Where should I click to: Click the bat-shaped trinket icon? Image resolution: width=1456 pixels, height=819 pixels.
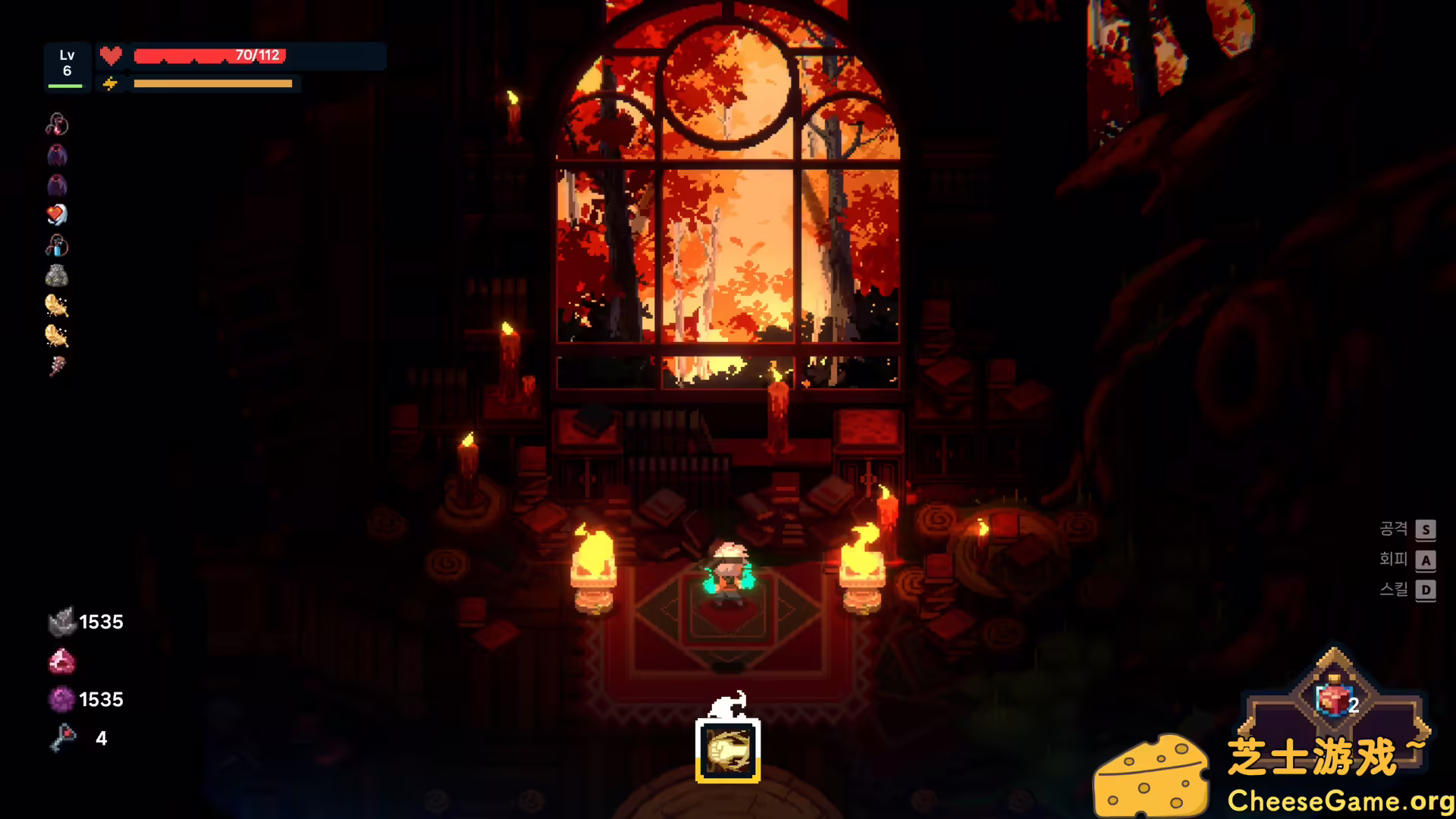(58, 155)
